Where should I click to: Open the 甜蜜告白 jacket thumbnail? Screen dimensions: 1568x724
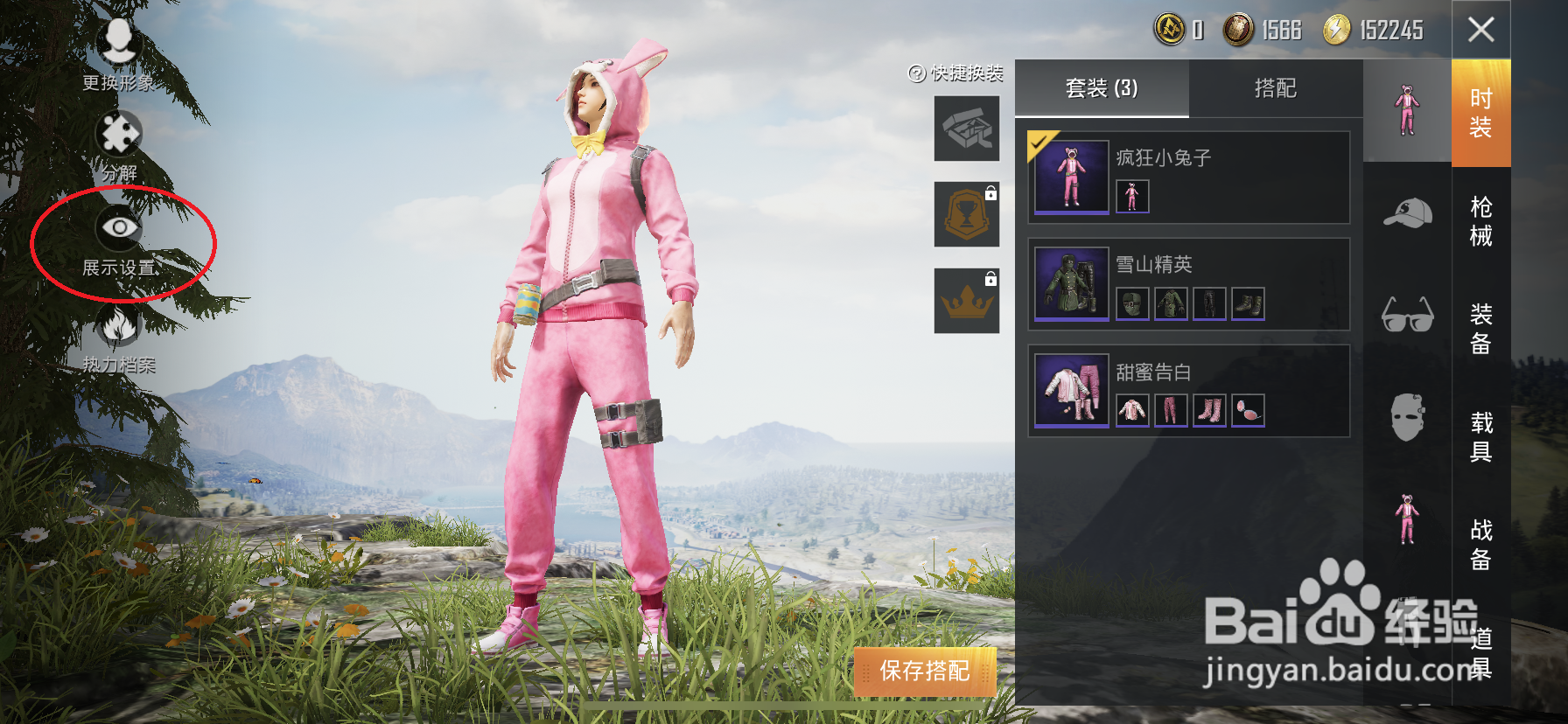click(x=1131, y=409)
